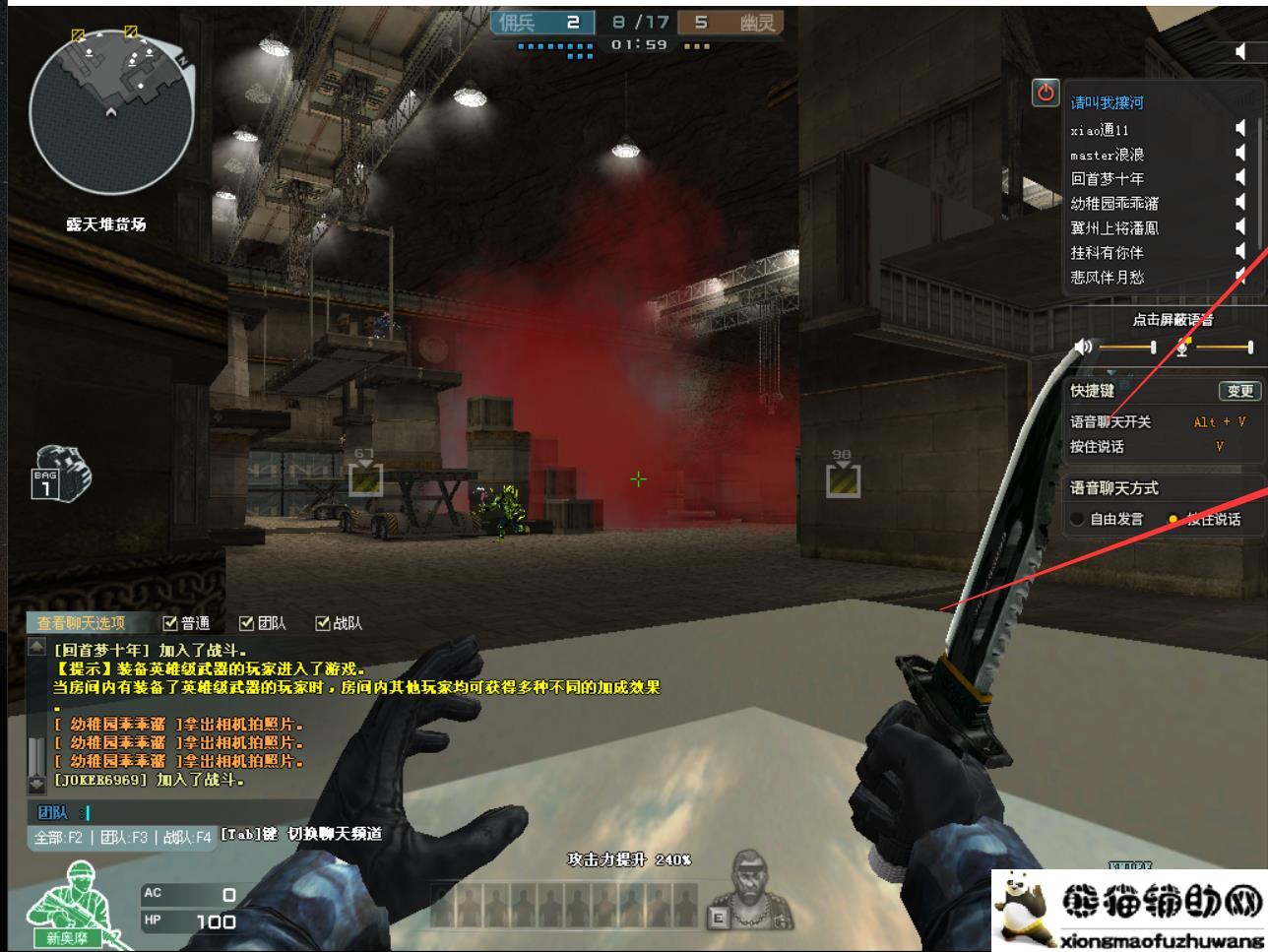Open the BAG 1 backpack icon
Viewport: 1268px width, 952px height.
(60, 473)
